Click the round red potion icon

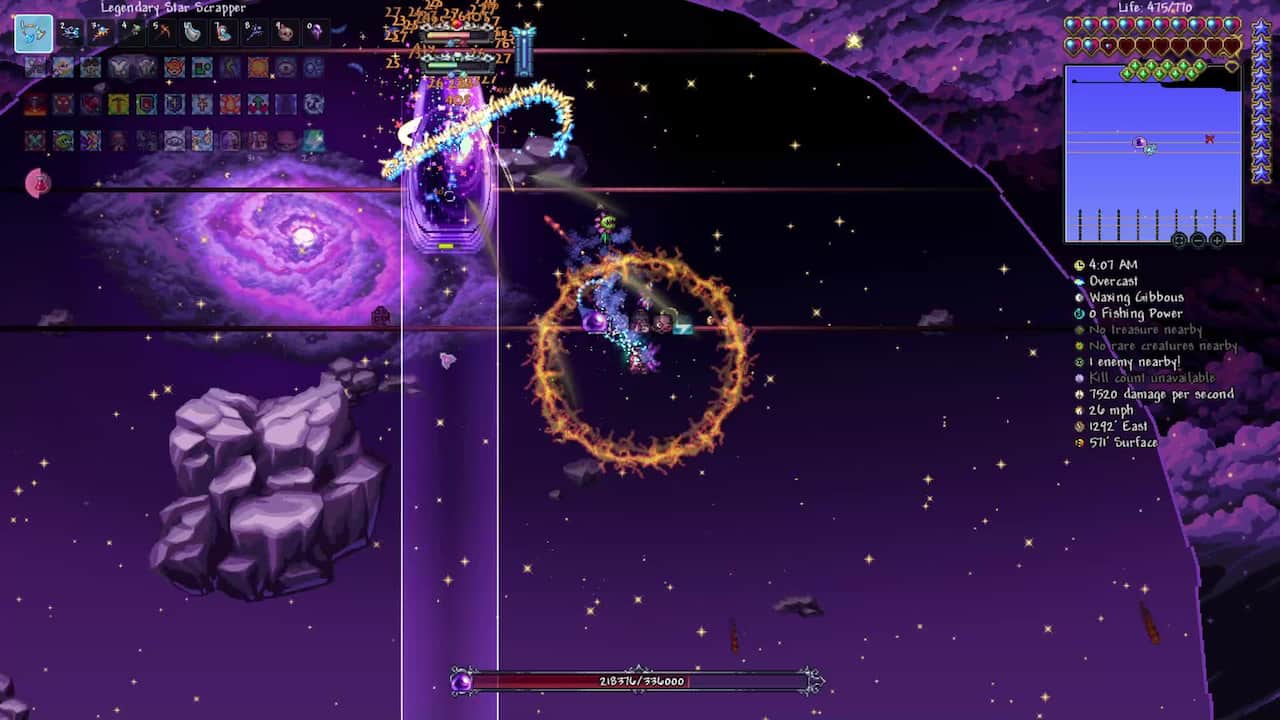click(x=38, y=183)
